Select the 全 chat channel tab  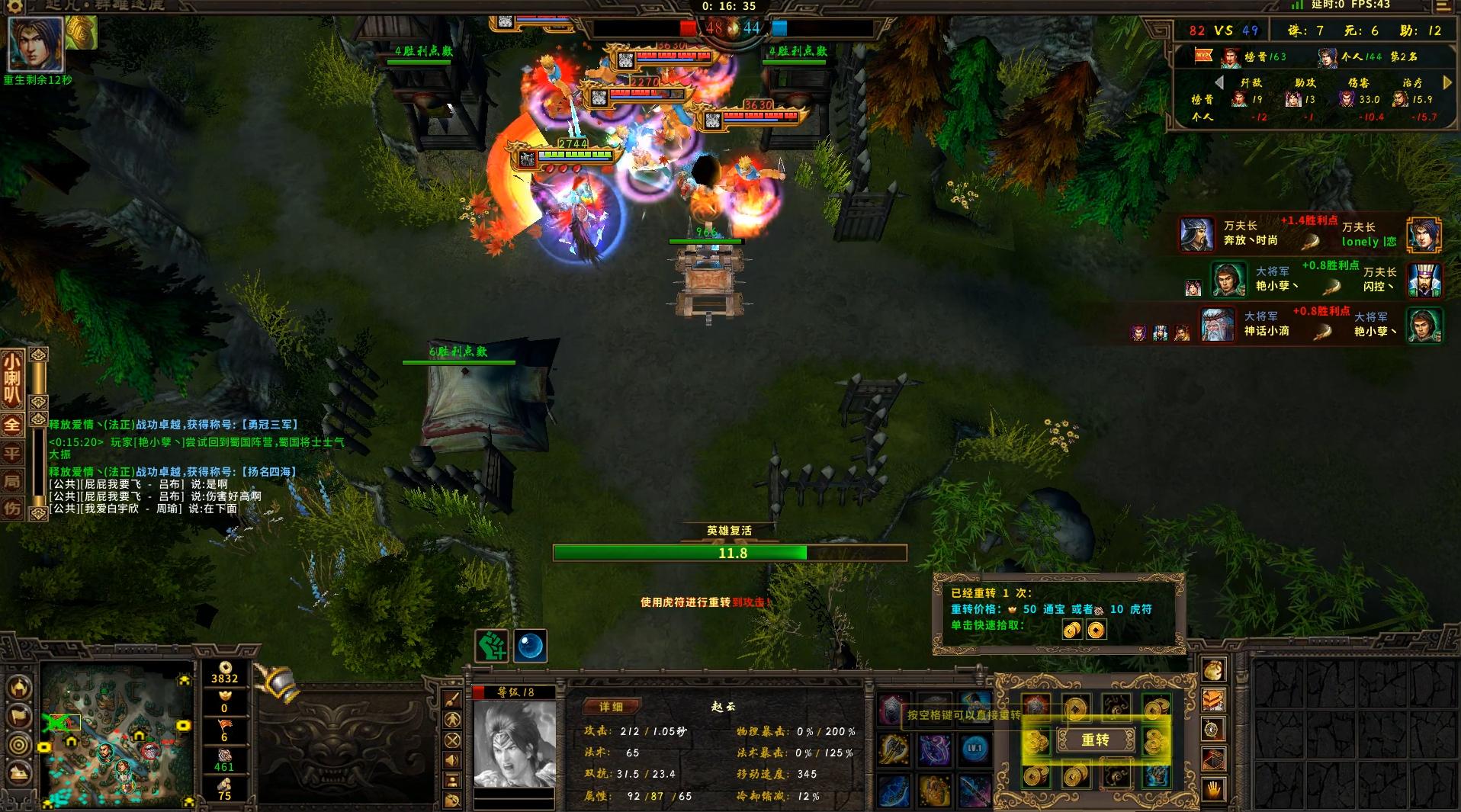pyautogui.click(x=12, y=425)
